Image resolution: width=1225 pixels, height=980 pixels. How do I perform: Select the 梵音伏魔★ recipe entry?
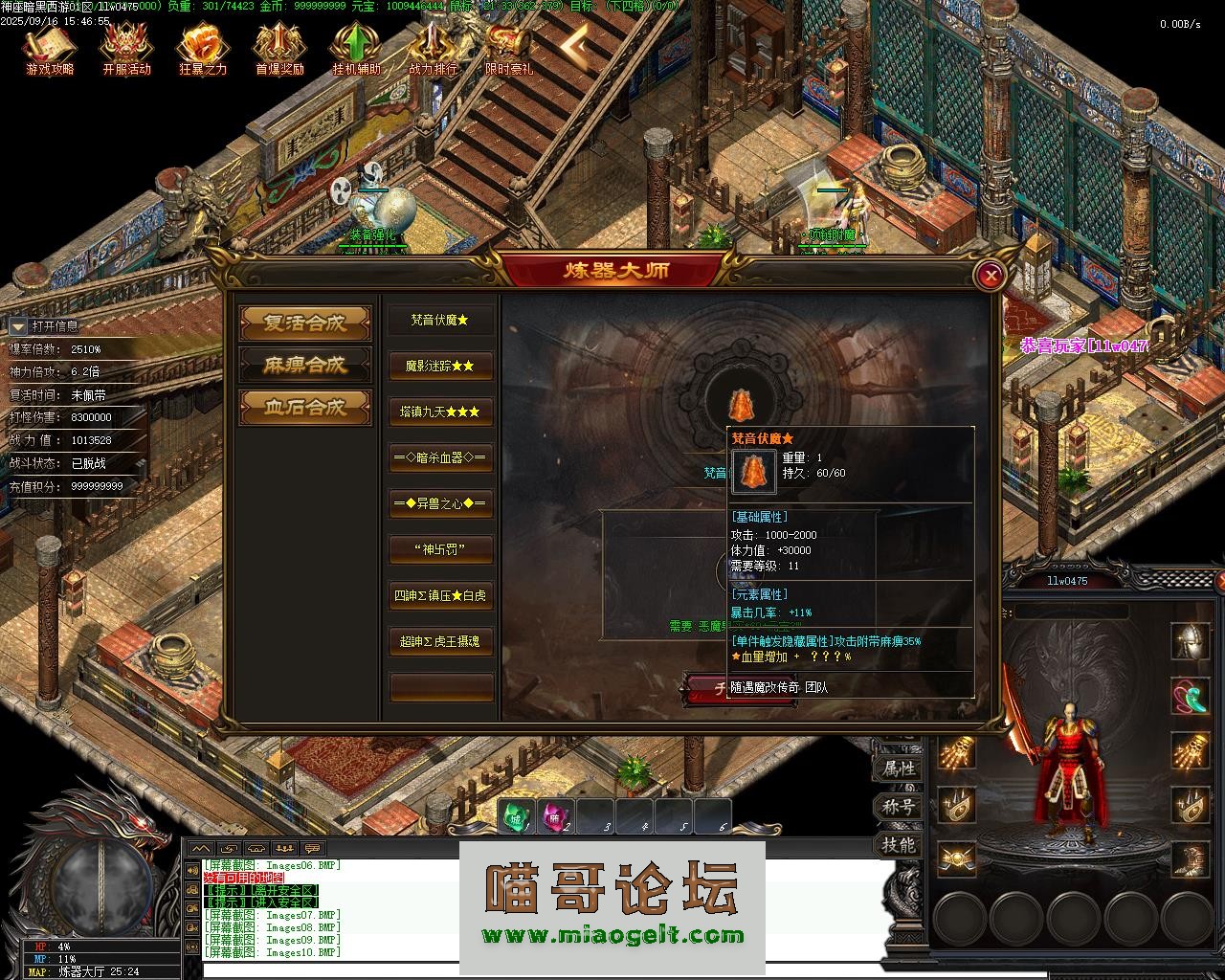pyautogui.click(x=441, y=321)
